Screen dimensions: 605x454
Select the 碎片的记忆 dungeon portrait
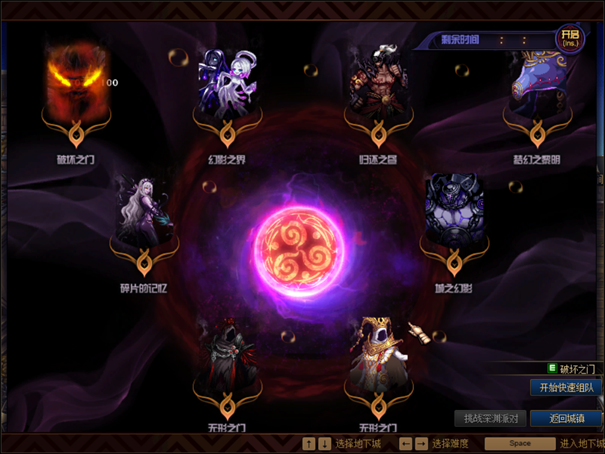pos(144,214)
